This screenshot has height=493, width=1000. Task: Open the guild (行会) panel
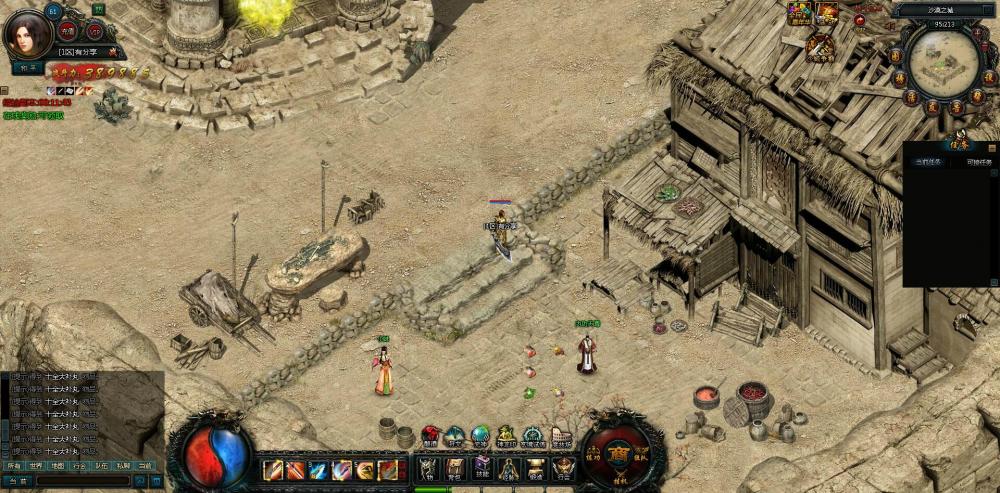point(563,468)
